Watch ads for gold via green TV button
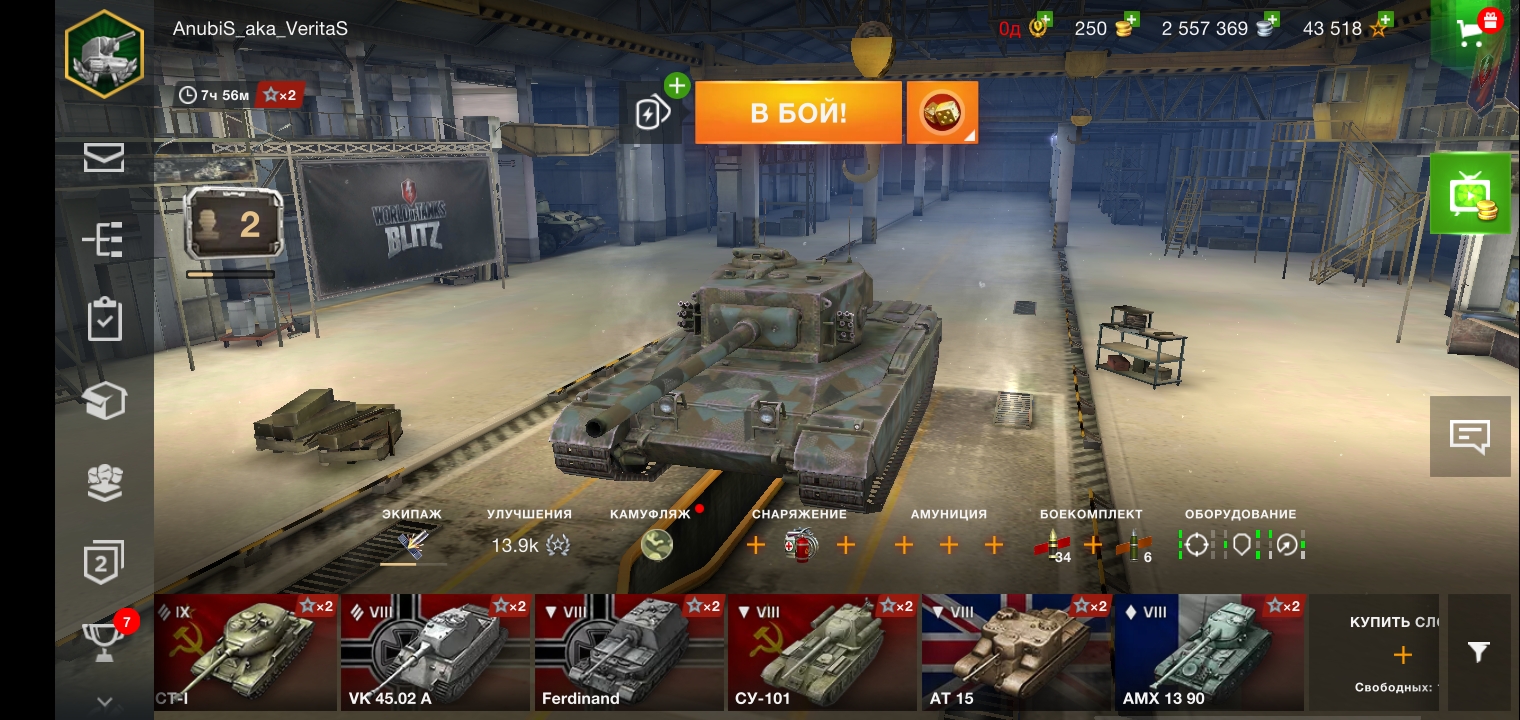Image resolution: width=1520 pixels, height=720 pixels. pos(1469,194)
